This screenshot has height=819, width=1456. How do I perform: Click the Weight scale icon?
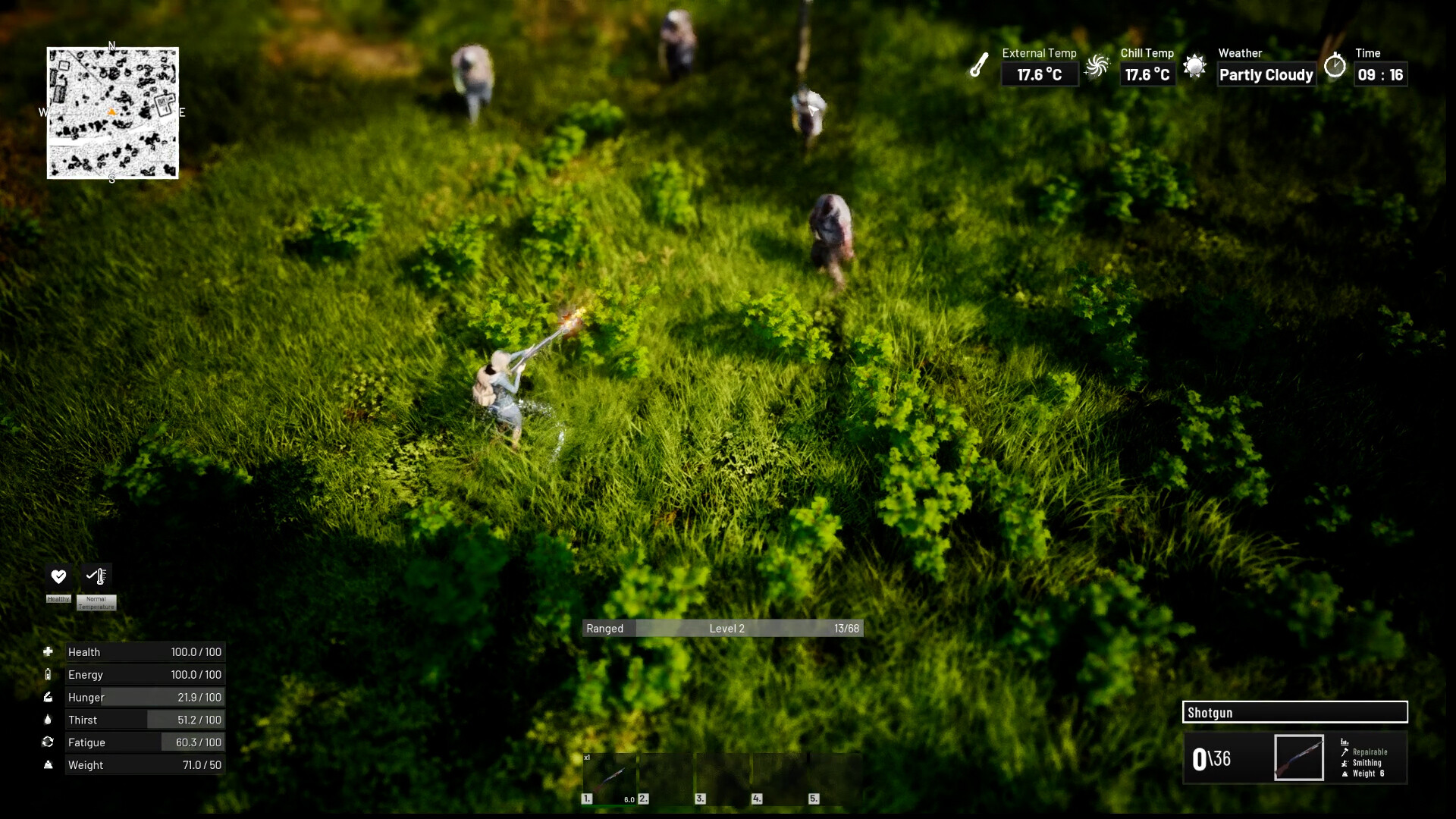[49, 764]
